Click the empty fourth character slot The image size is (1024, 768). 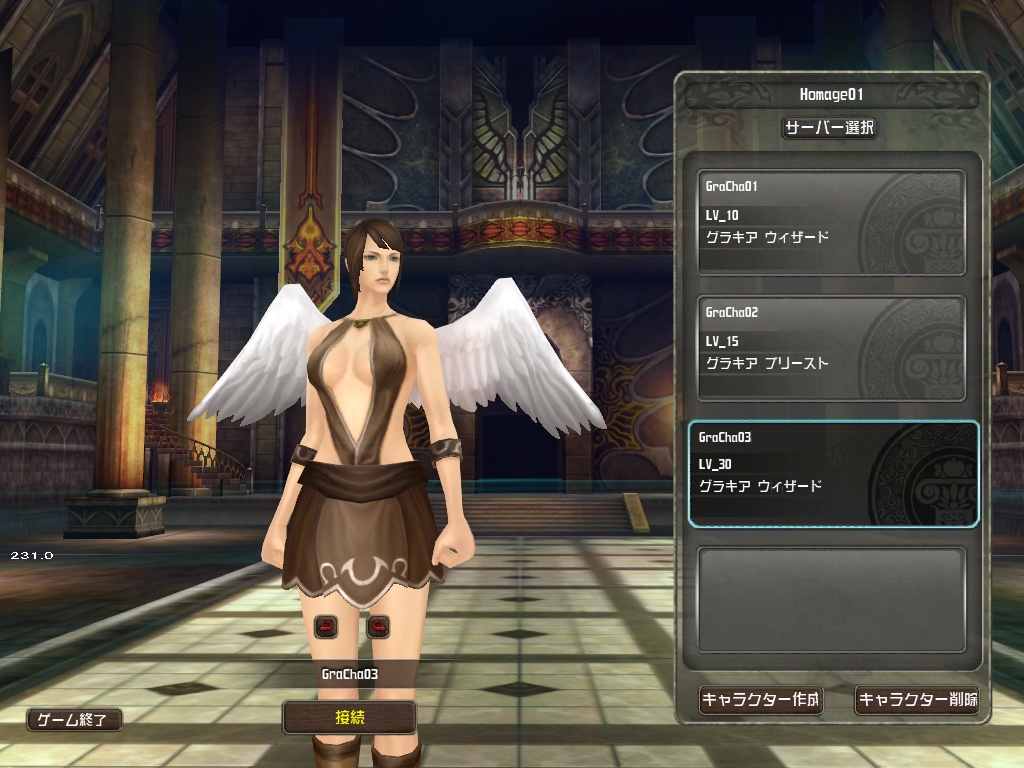pos(831,599)
